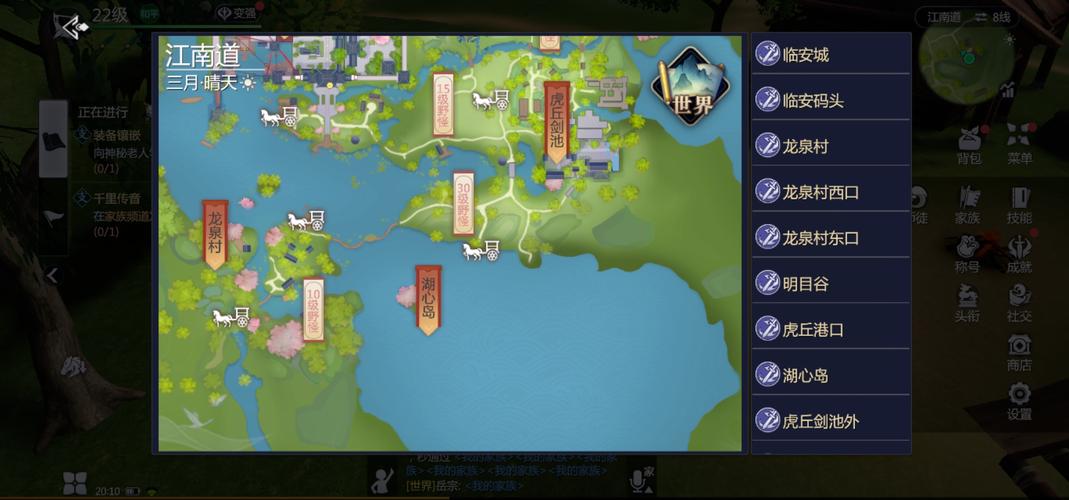
Task: Teleport to 临安城 from the location list
Action: tap(830, 55)
